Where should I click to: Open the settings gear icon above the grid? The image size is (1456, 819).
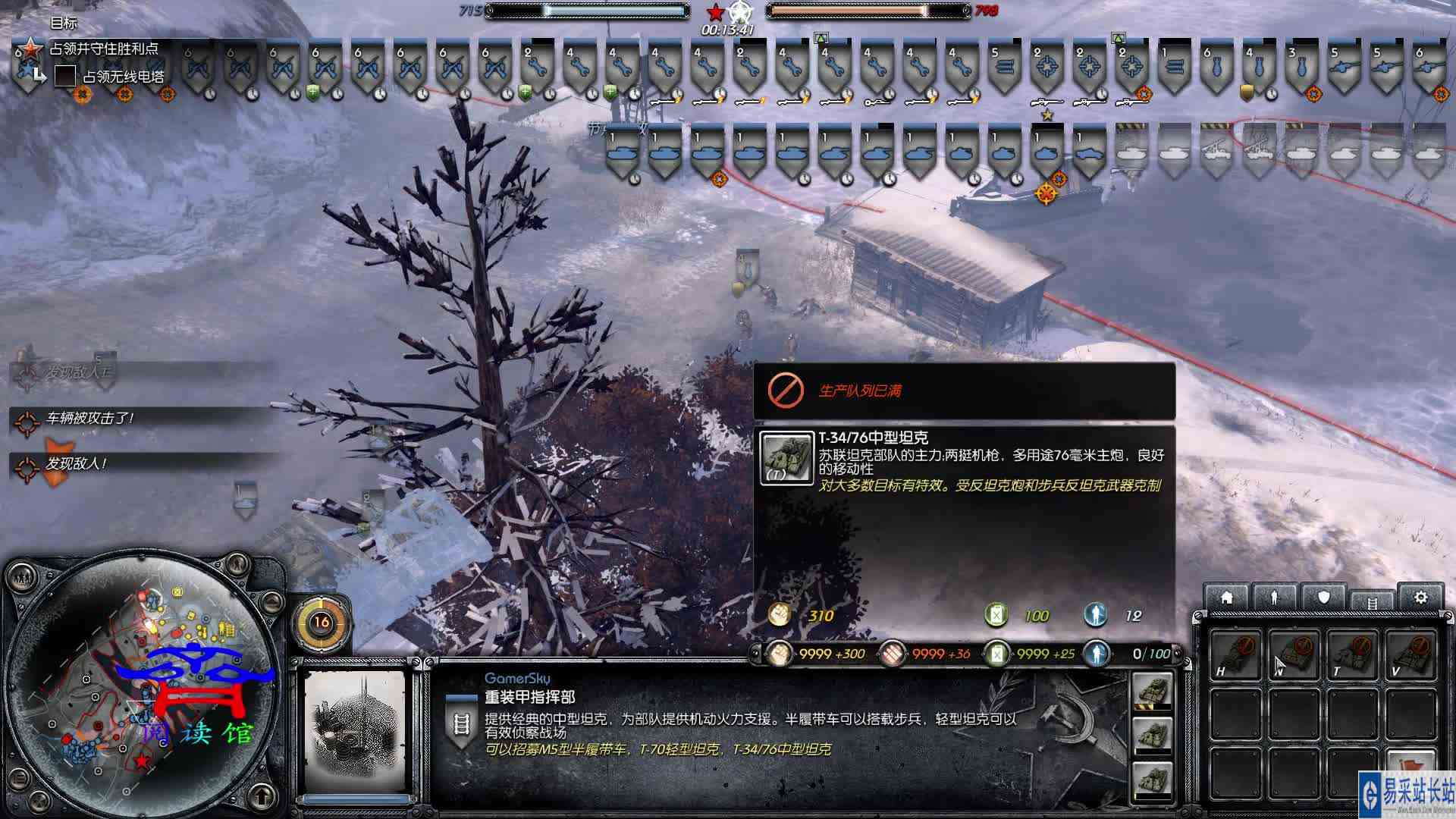(x=1421, y=597)
